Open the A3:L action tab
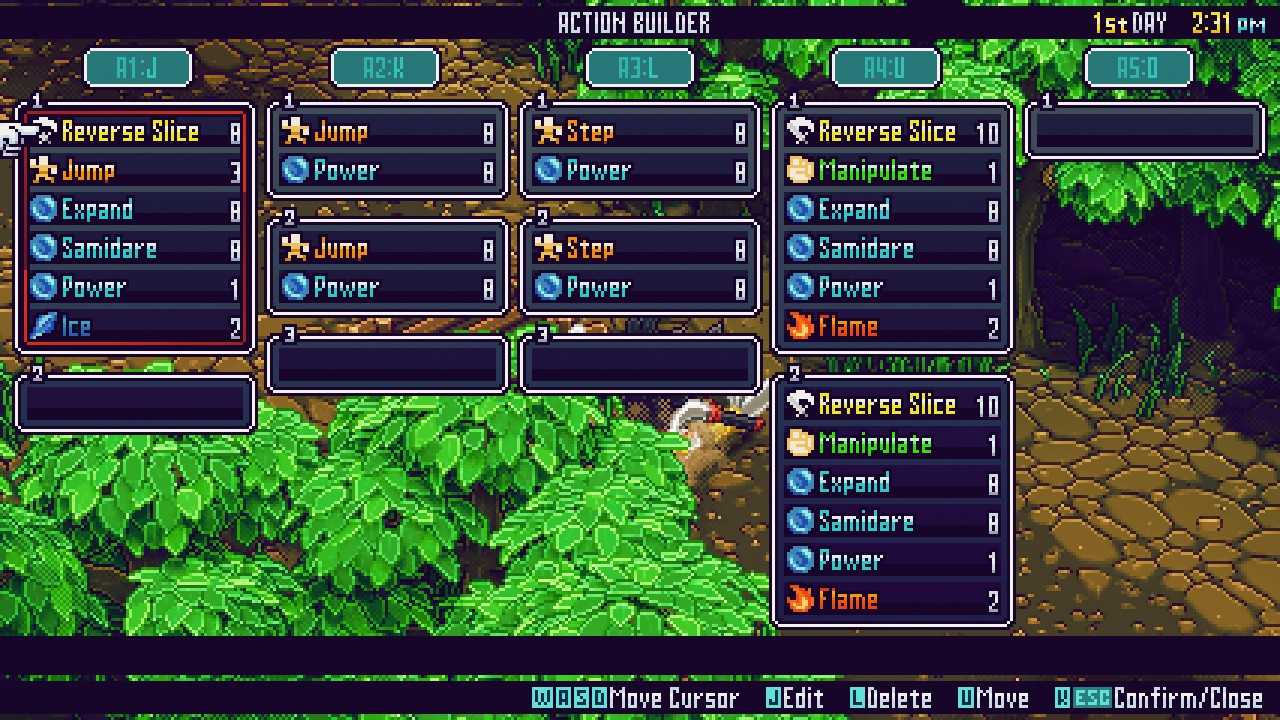The width and height of the screenshot is (1280, 720). (639, 68)
